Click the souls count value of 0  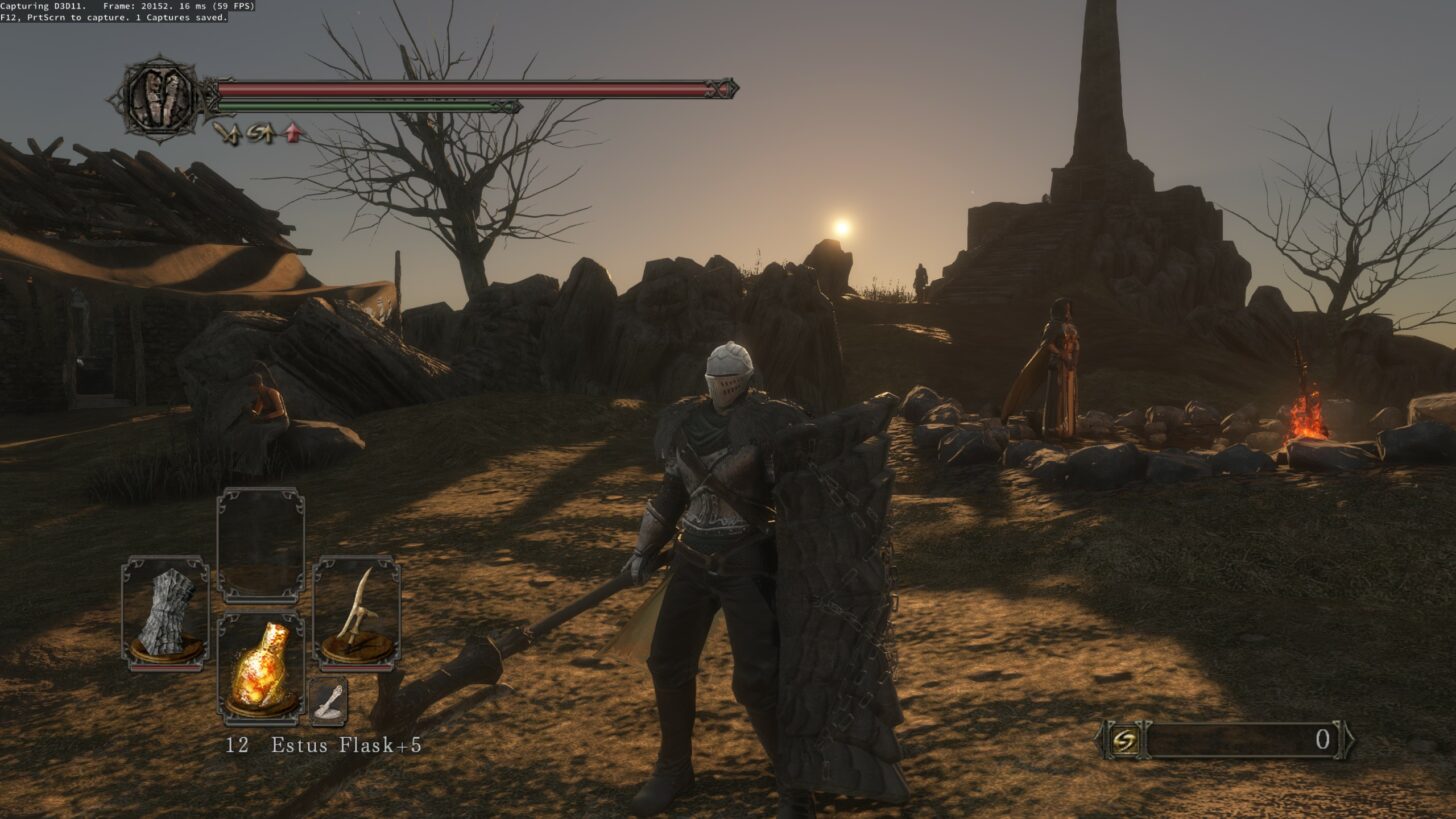point(1322,741)
